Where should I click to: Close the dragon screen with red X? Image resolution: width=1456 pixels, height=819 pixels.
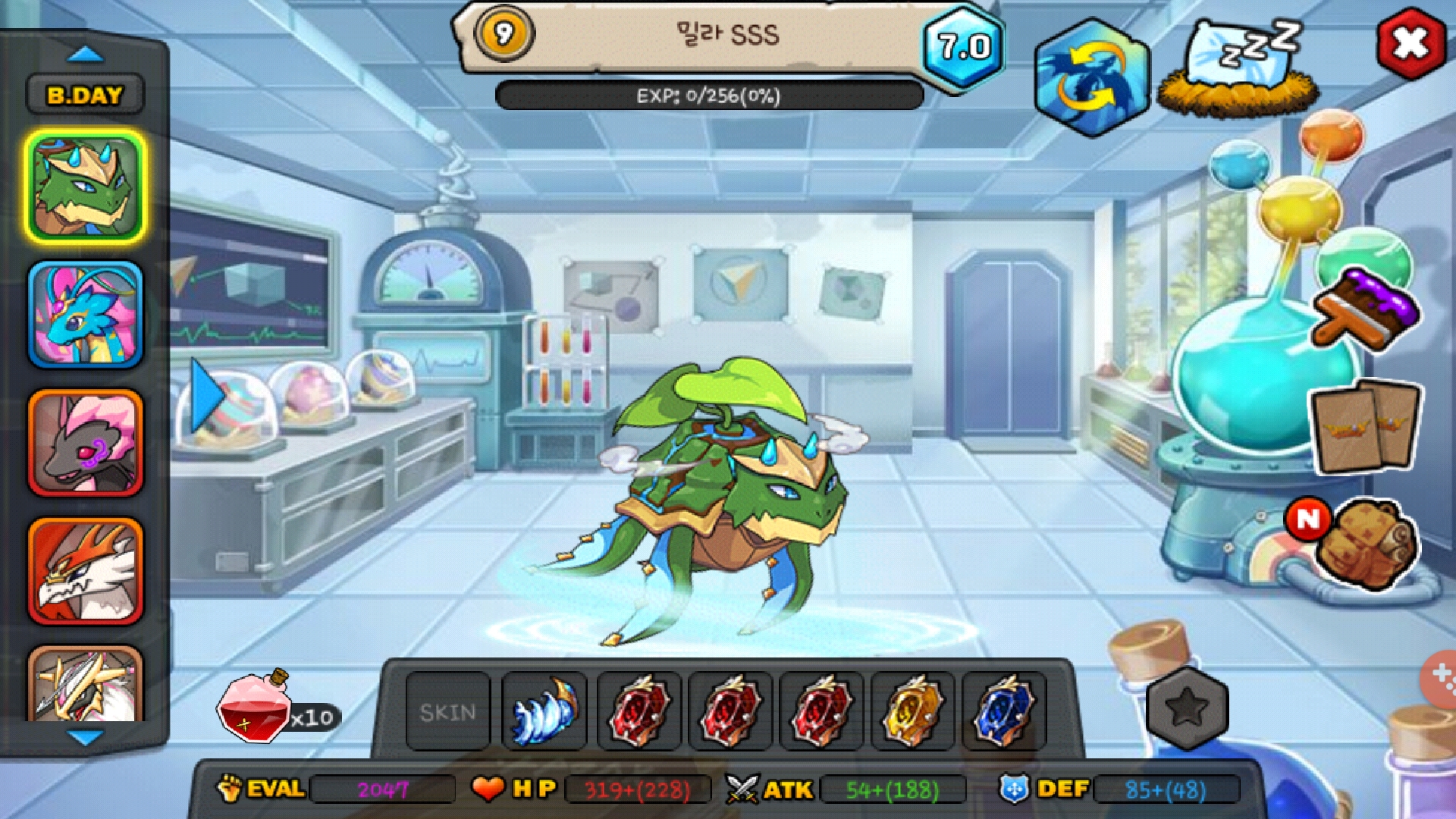[1410, 43]
